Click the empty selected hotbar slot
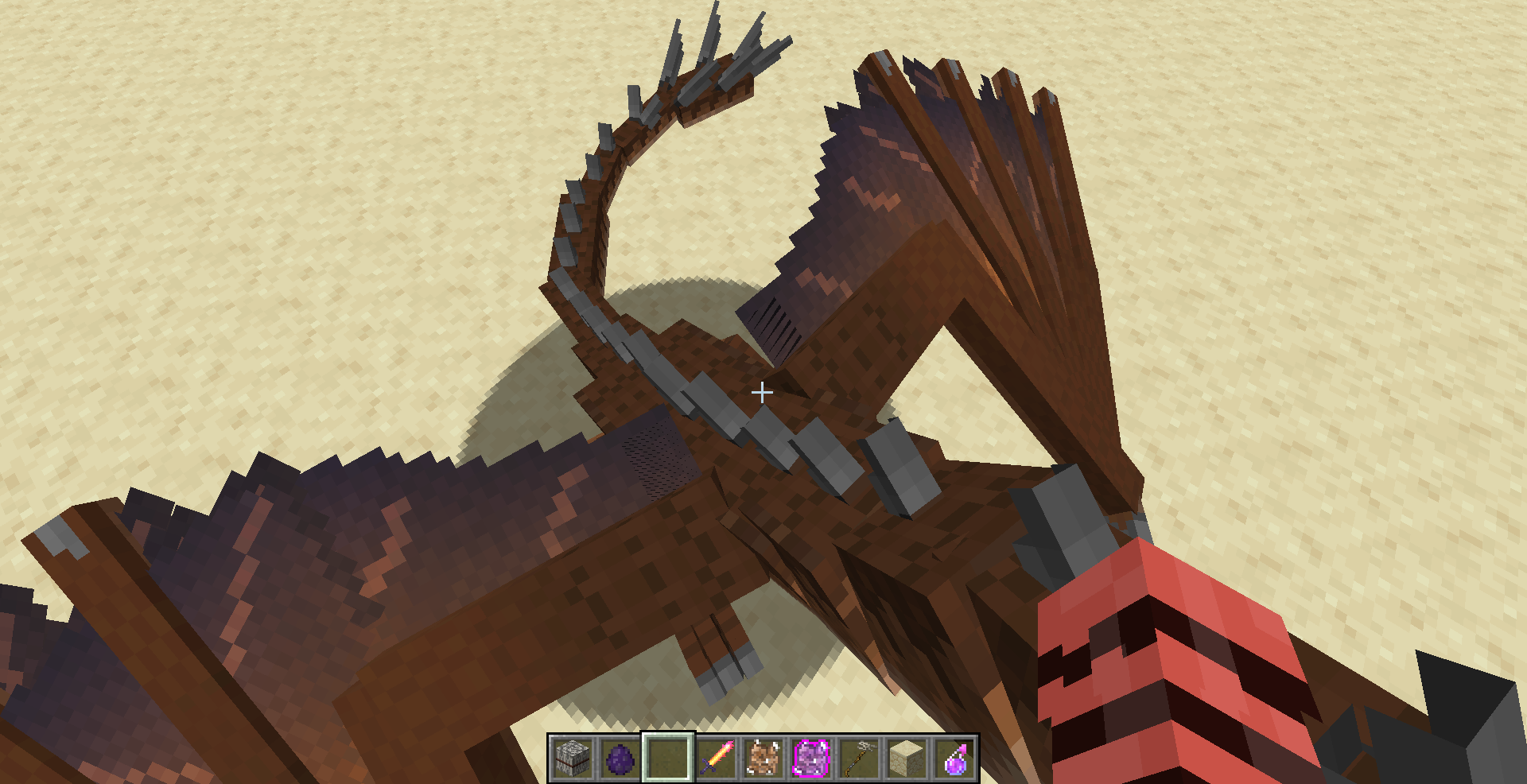This screenshot has width=1527, height=784. click(x=666, y=759)
